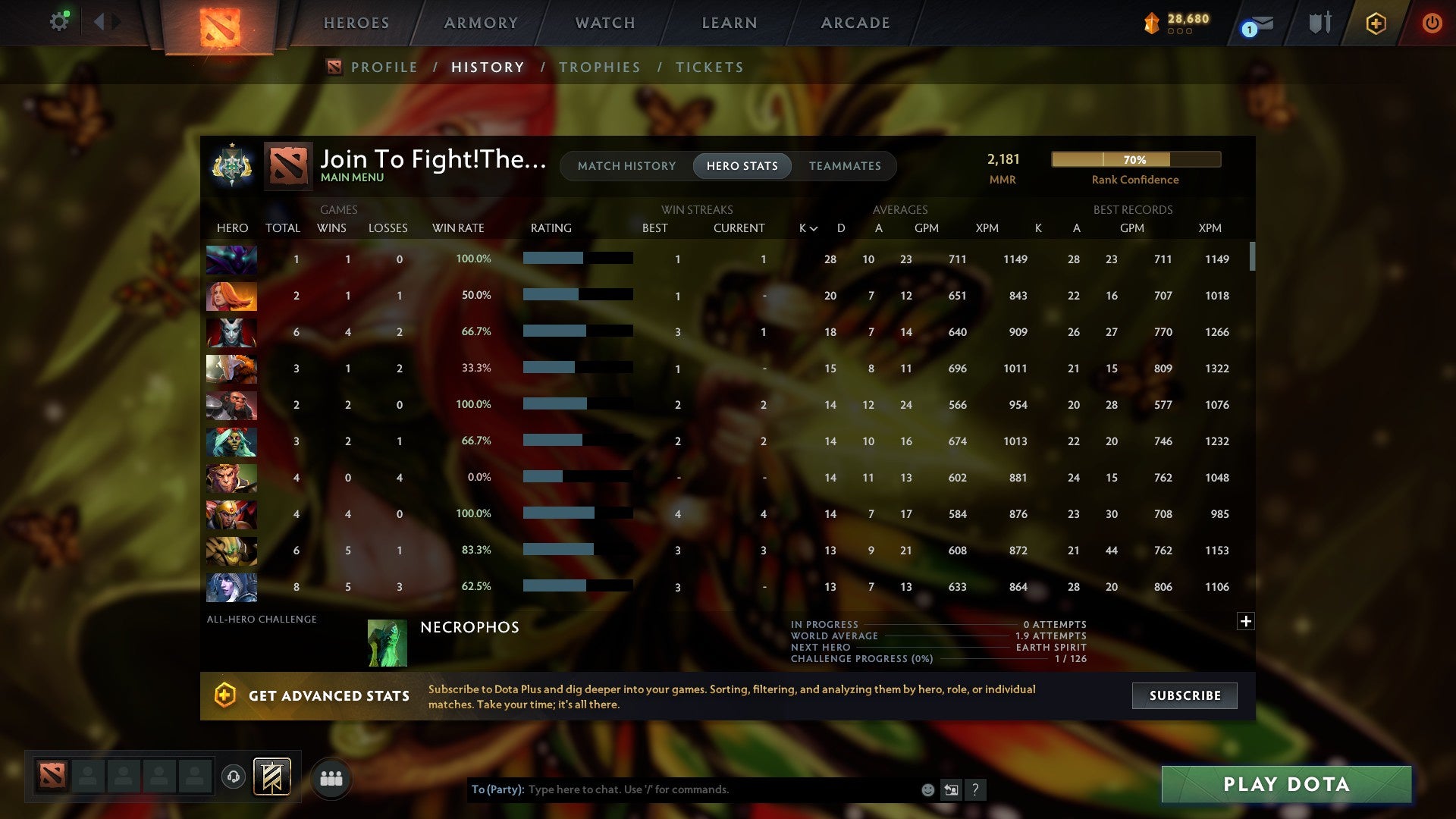Click the chat help question mark
This screenshot has height=819, width=1456.
pyautogui.click(x=976, y=789)
